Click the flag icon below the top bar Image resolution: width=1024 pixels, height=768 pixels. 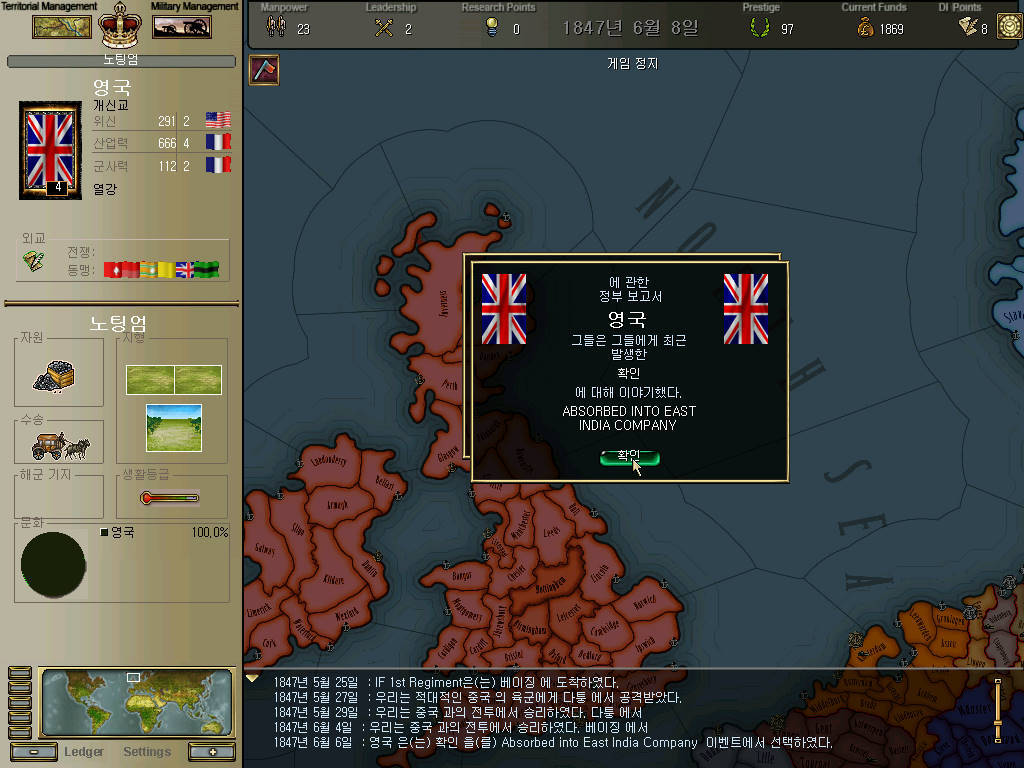264,69
